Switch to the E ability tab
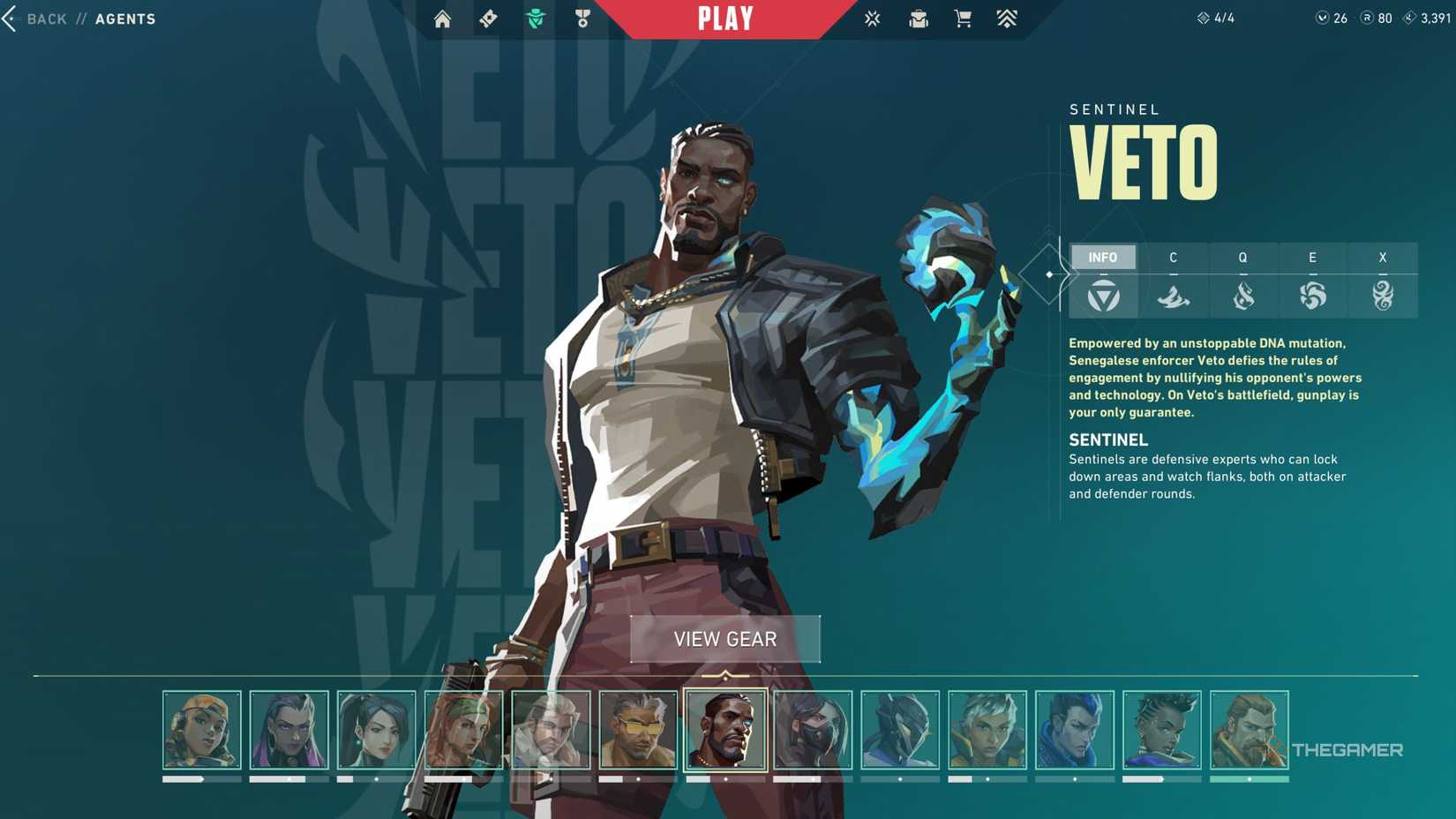This screenshot has width=1456, height=819. [x=1312, y=257]
